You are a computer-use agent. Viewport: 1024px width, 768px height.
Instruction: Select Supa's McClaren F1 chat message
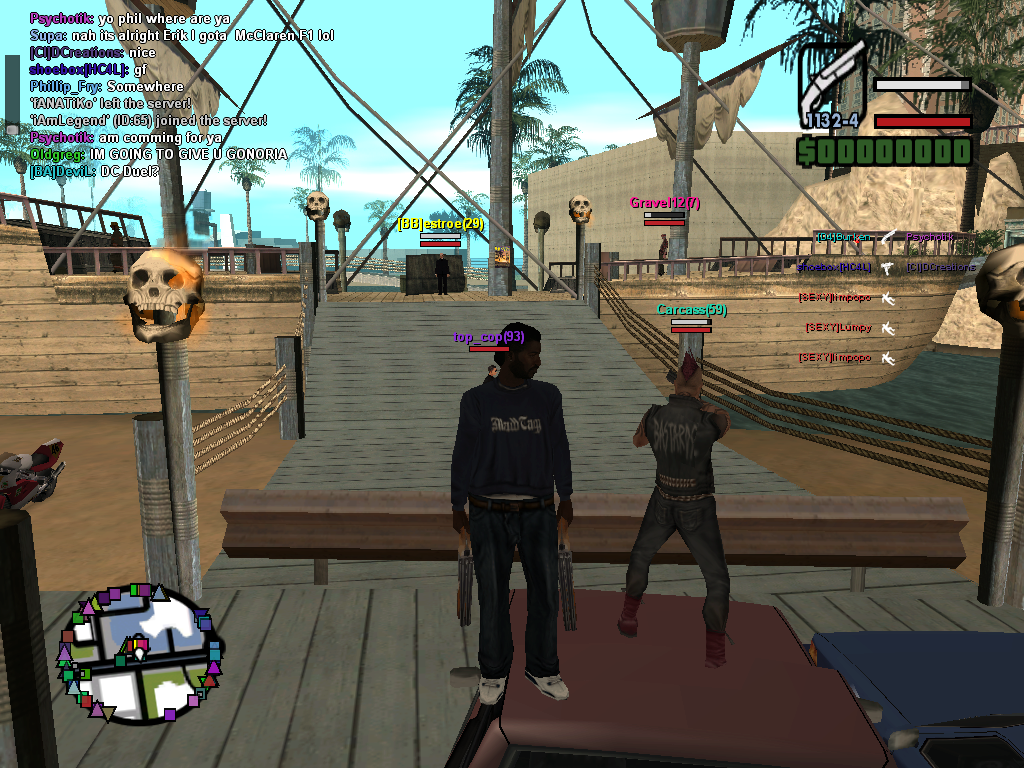[182, 35]
